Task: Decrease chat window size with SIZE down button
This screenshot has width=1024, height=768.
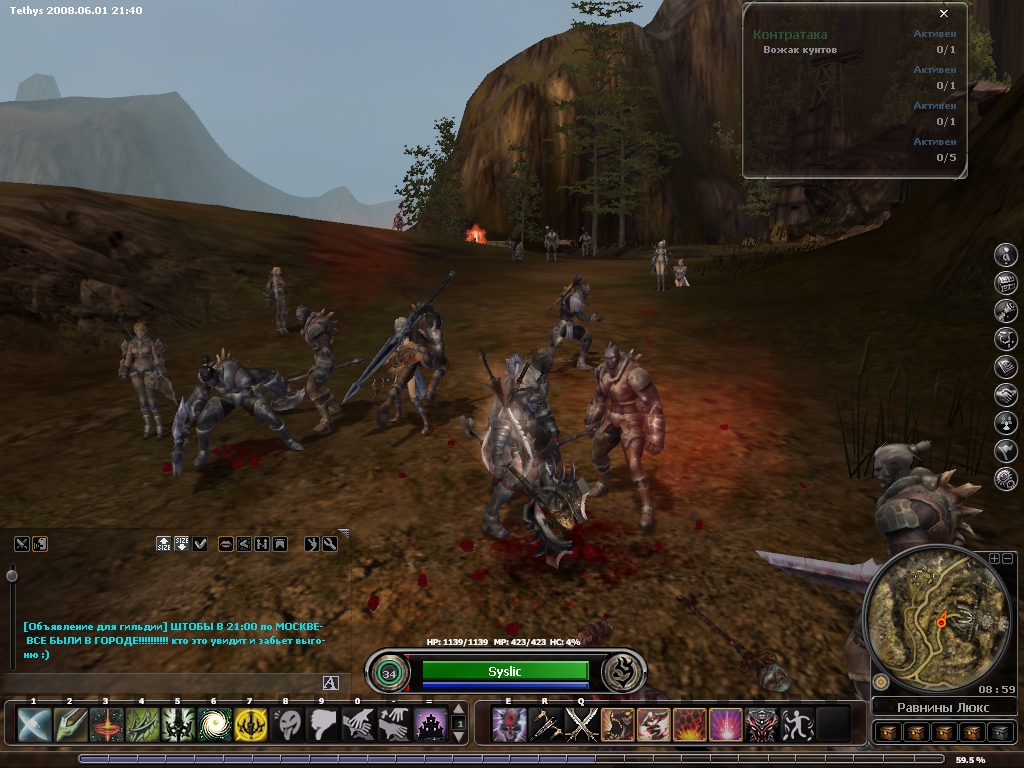Action: 182,544
